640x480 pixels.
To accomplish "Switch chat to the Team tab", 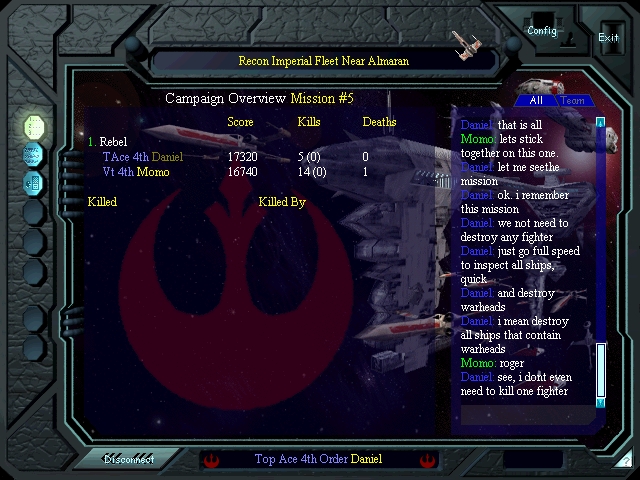I will point(573,100).
